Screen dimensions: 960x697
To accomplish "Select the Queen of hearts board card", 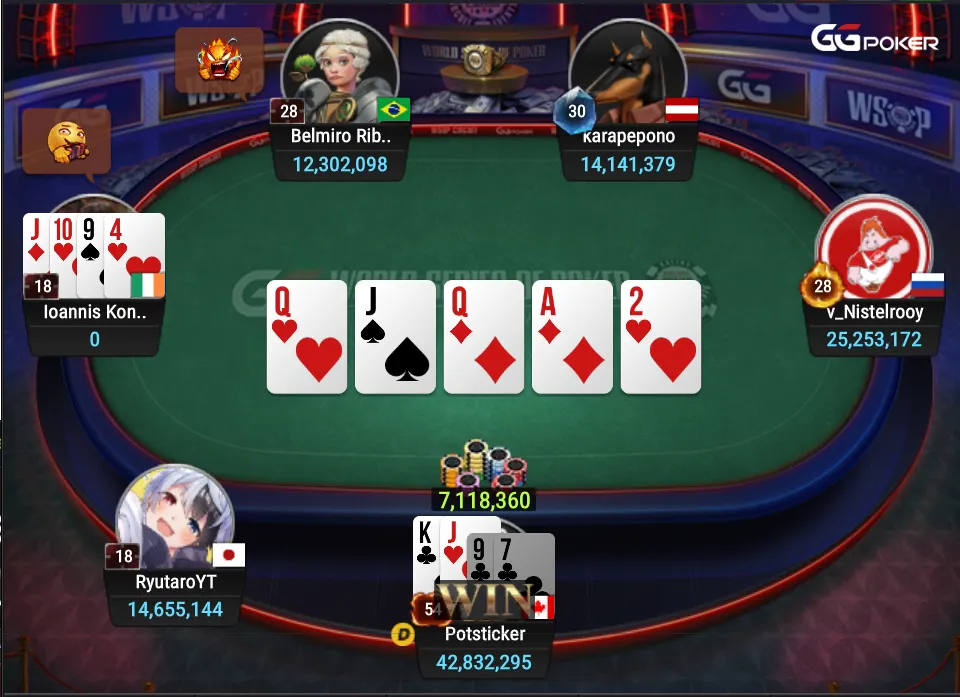I will coord(307,337).
